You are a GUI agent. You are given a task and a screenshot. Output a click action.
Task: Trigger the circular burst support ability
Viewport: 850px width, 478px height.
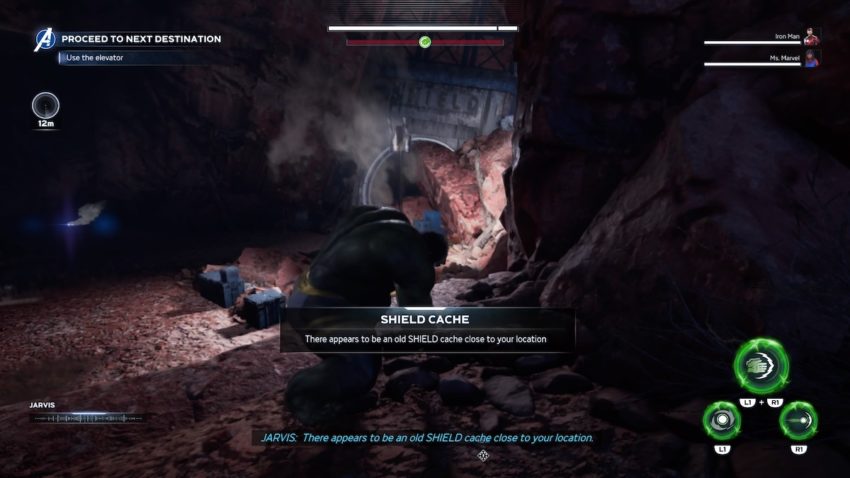(721, 422)
